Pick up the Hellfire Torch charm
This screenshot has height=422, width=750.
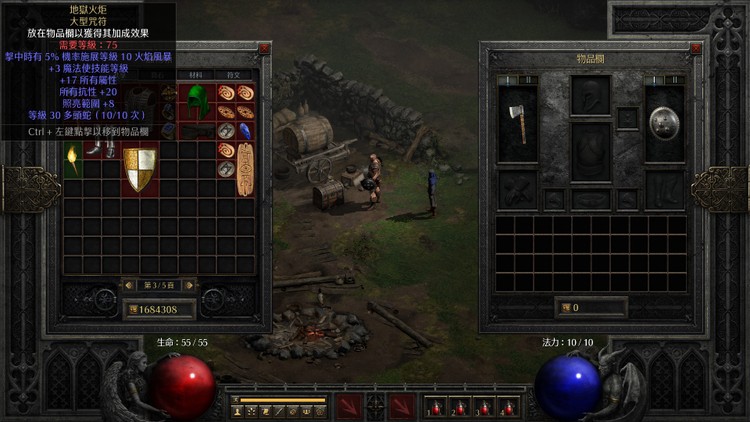pyautogui.click(x=73, y=158)
